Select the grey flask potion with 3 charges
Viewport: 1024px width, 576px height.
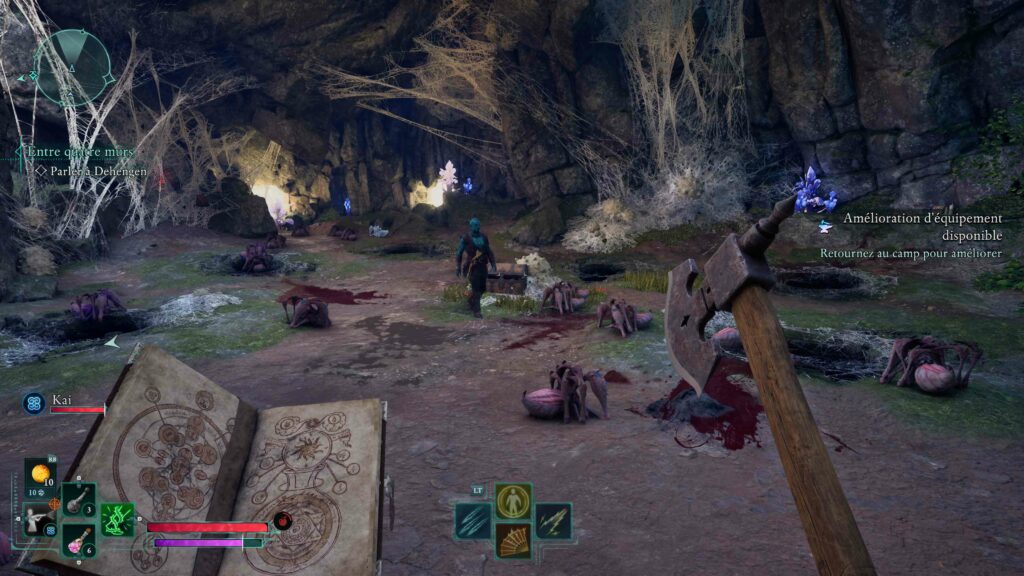79,499
